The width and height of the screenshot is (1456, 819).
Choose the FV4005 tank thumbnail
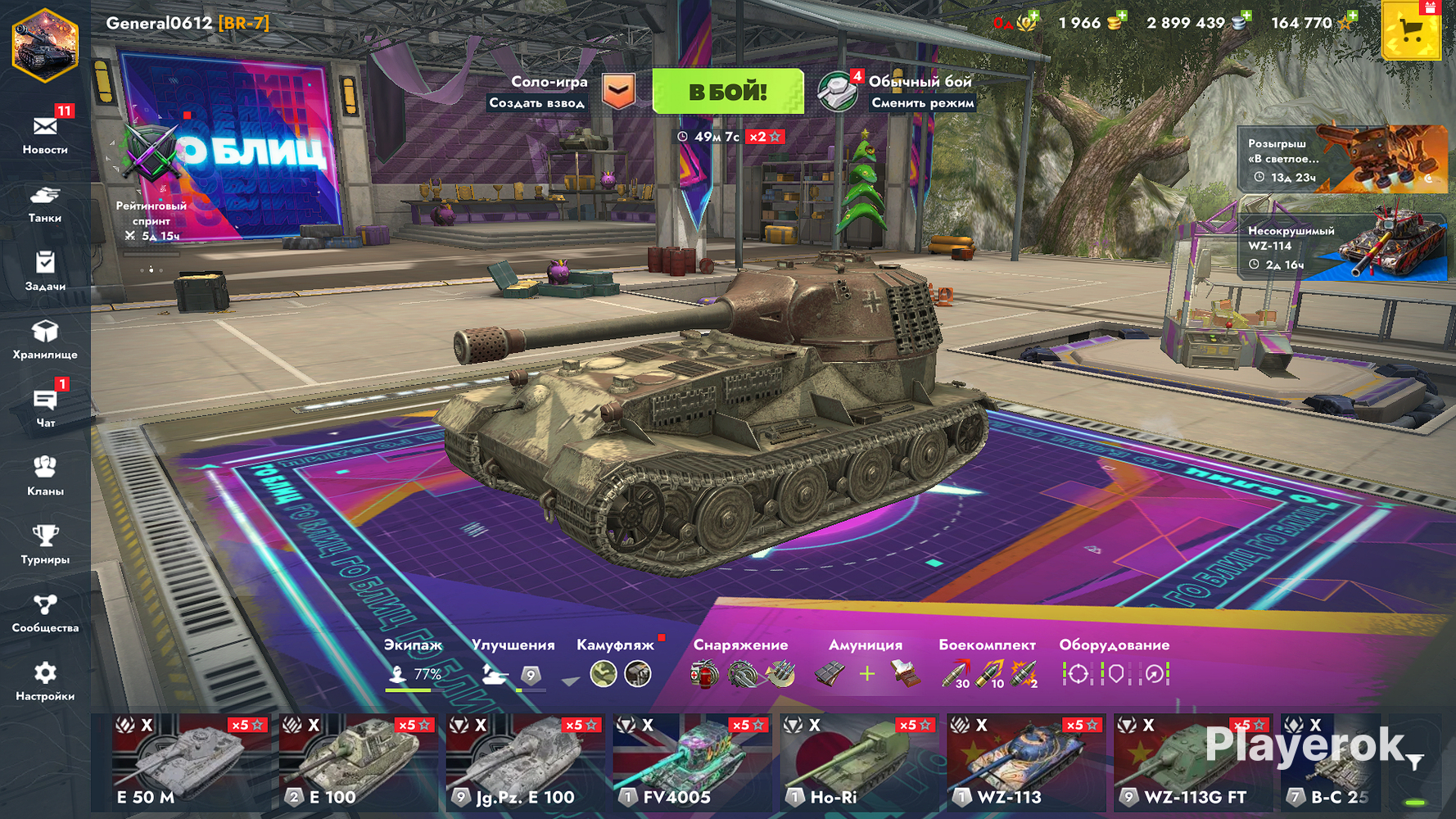coord(691,762)
